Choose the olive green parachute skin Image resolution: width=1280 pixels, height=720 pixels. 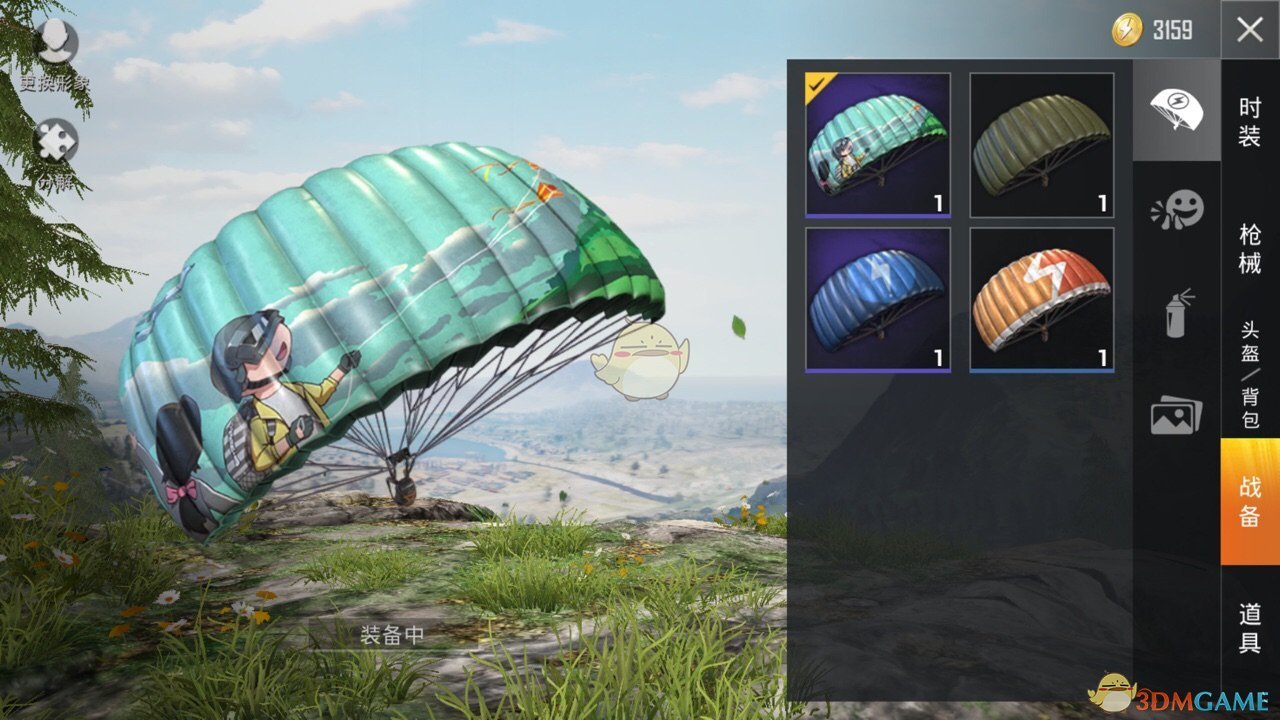coord(1041,145)
